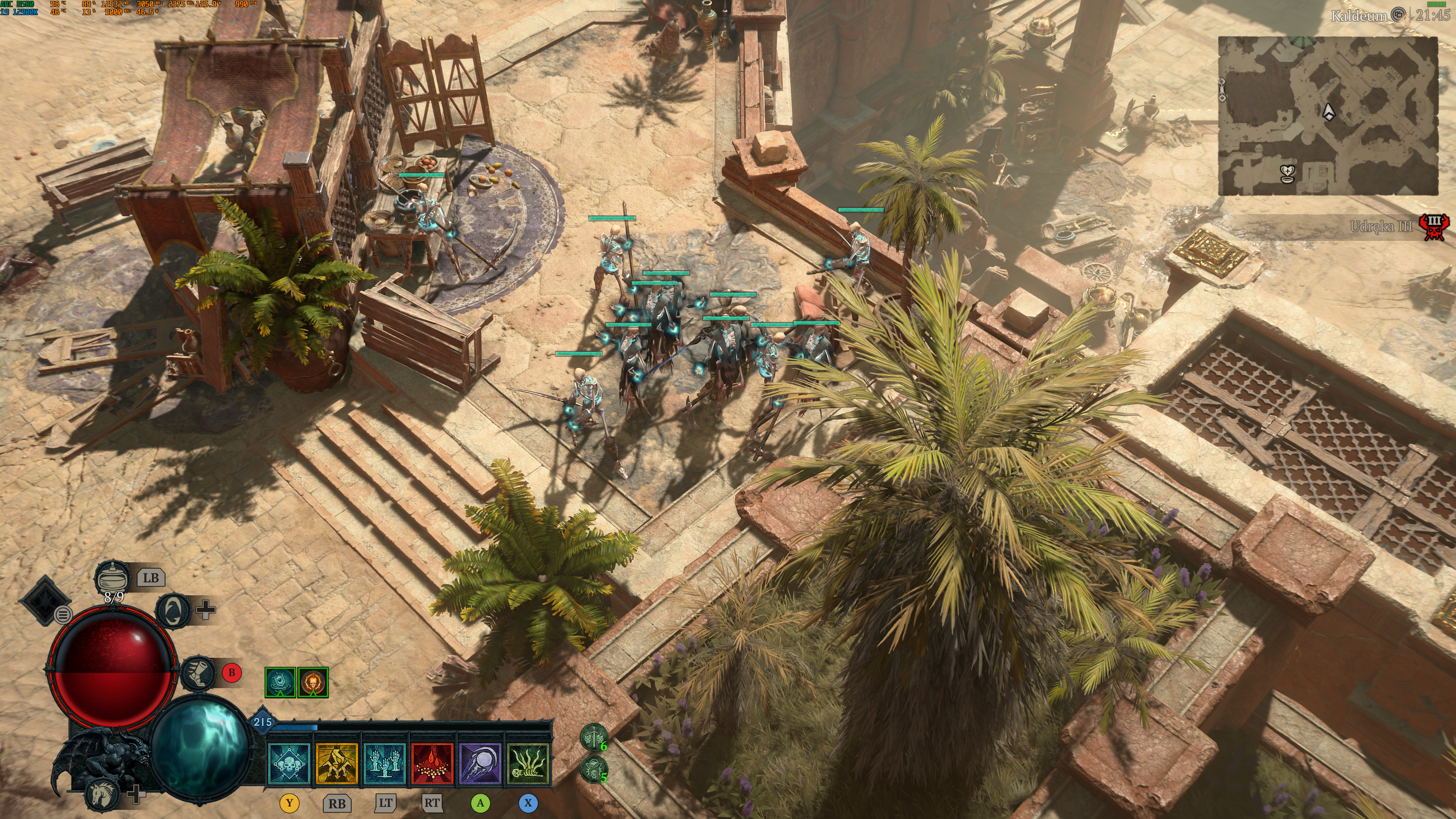Screen dimensions: 1456x819
Task: Check the skeleton warriors minion counter
Action: click(593, 737)
